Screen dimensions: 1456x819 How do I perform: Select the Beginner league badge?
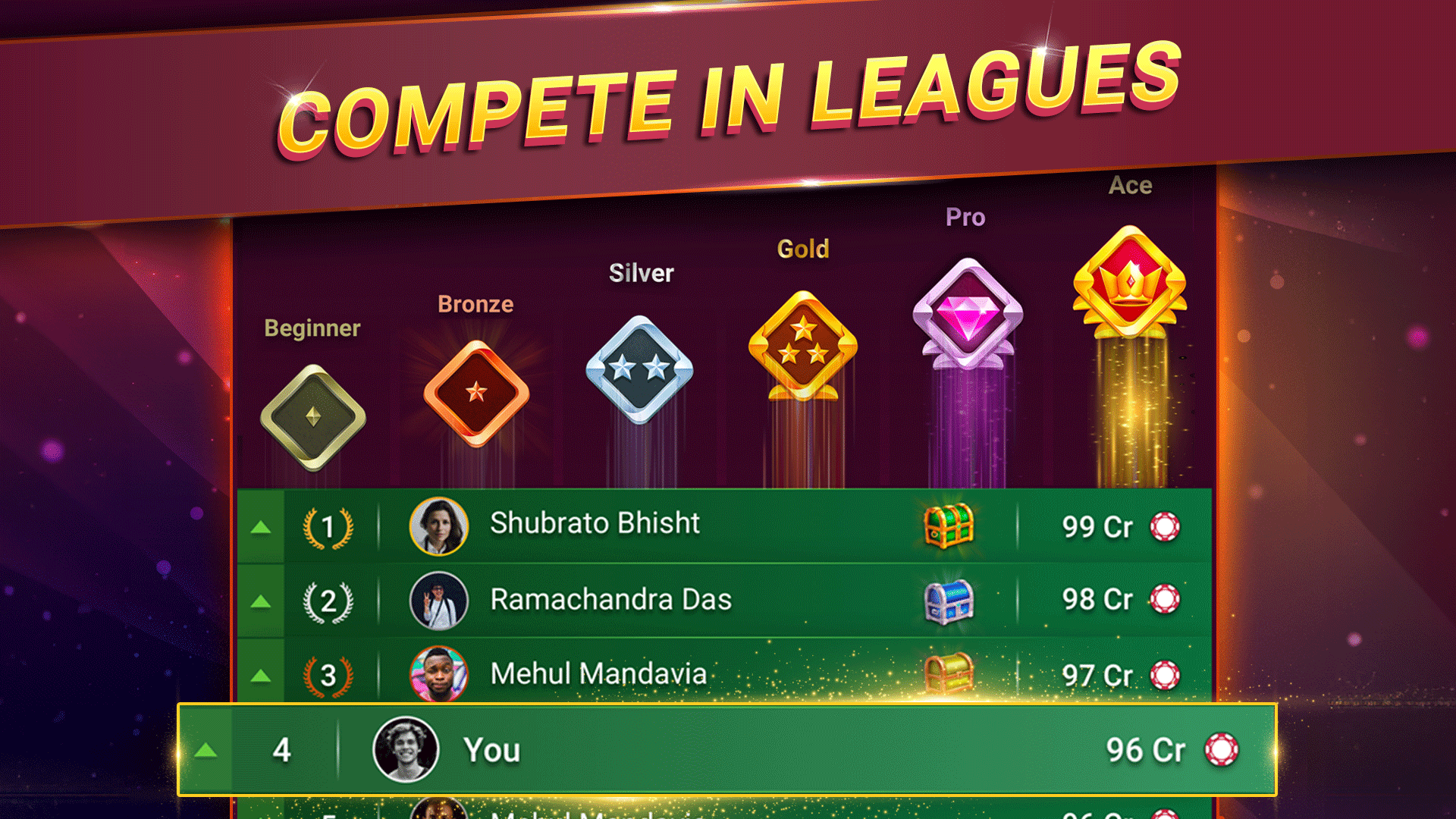(x=312, y=409)
